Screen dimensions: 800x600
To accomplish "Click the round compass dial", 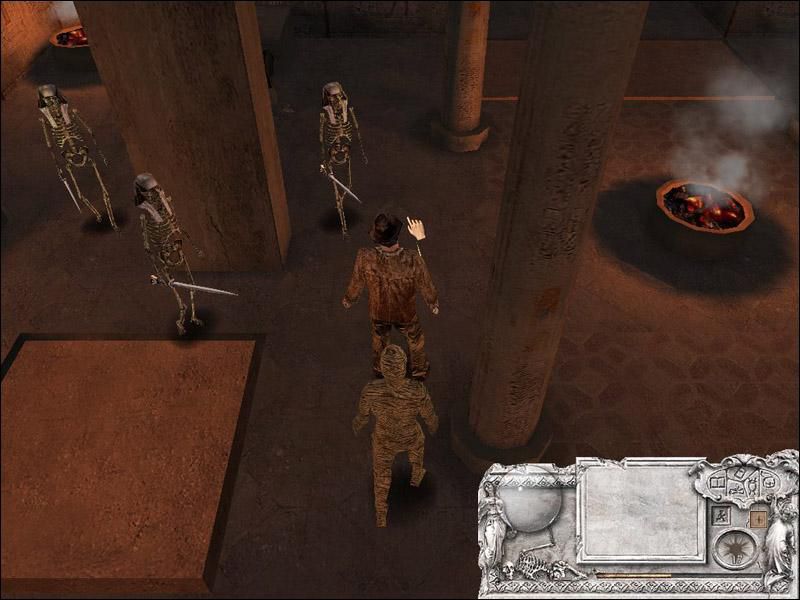I will coord(735,549).
